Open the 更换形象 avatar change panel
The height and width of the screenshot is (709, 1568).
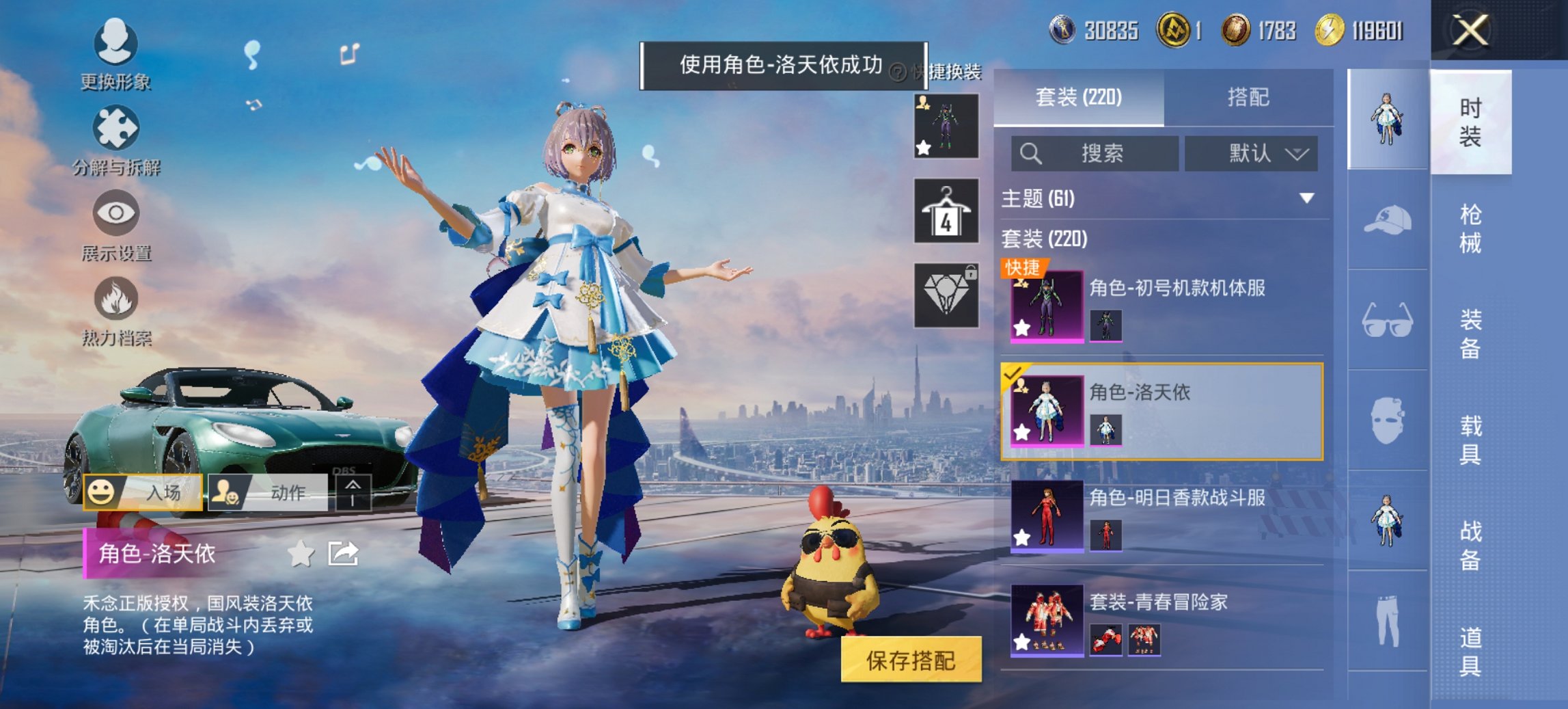click(x=116, y=51)
